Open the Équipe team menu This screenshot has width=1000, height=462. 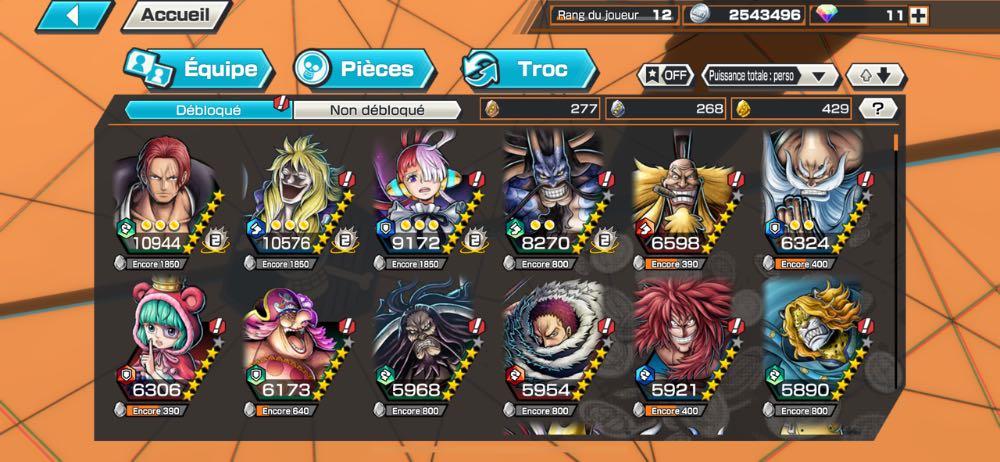pos(198,70)
